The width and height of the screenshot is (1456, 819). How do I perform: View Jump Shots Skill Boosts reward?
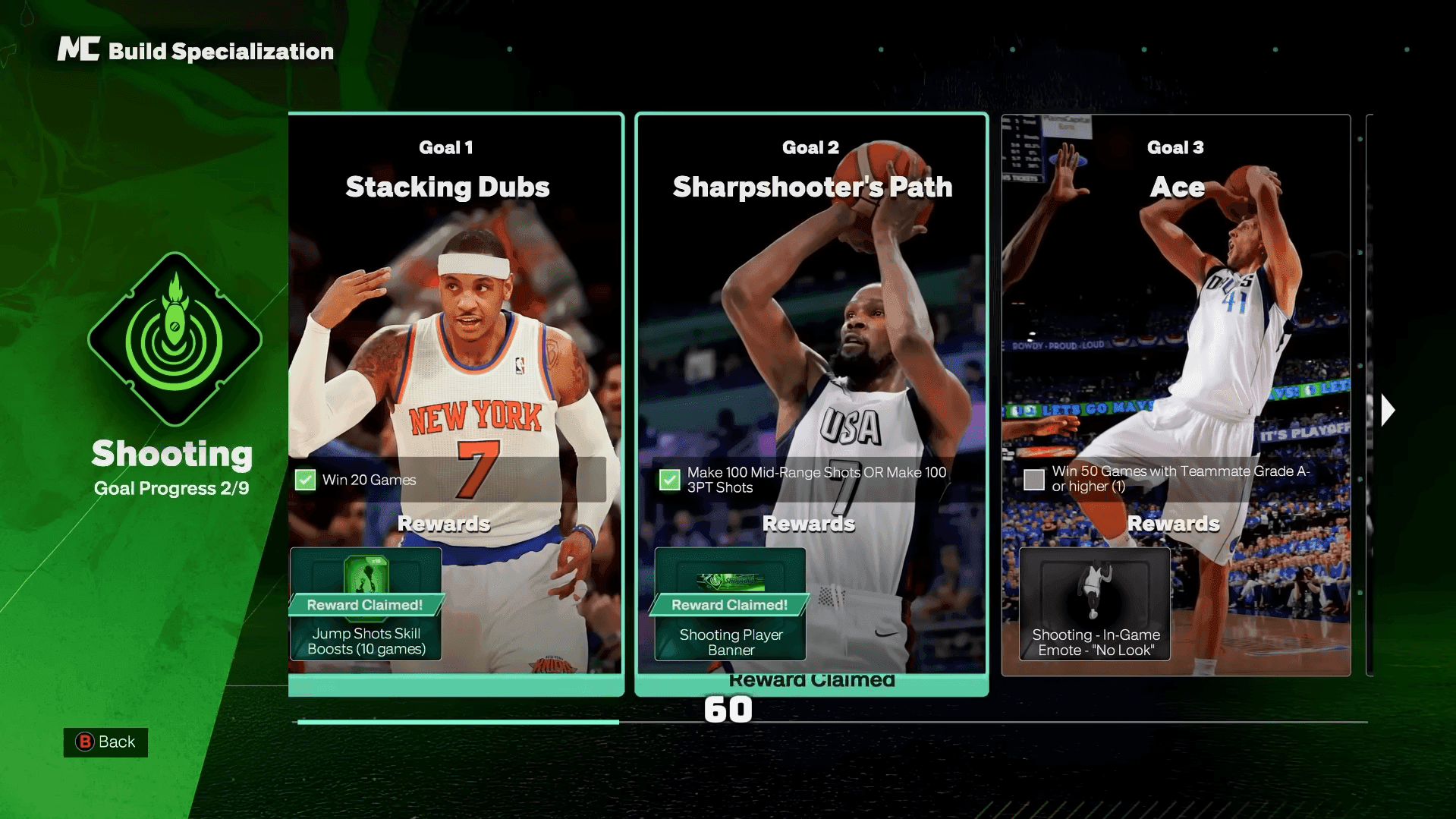pos(366,603)
